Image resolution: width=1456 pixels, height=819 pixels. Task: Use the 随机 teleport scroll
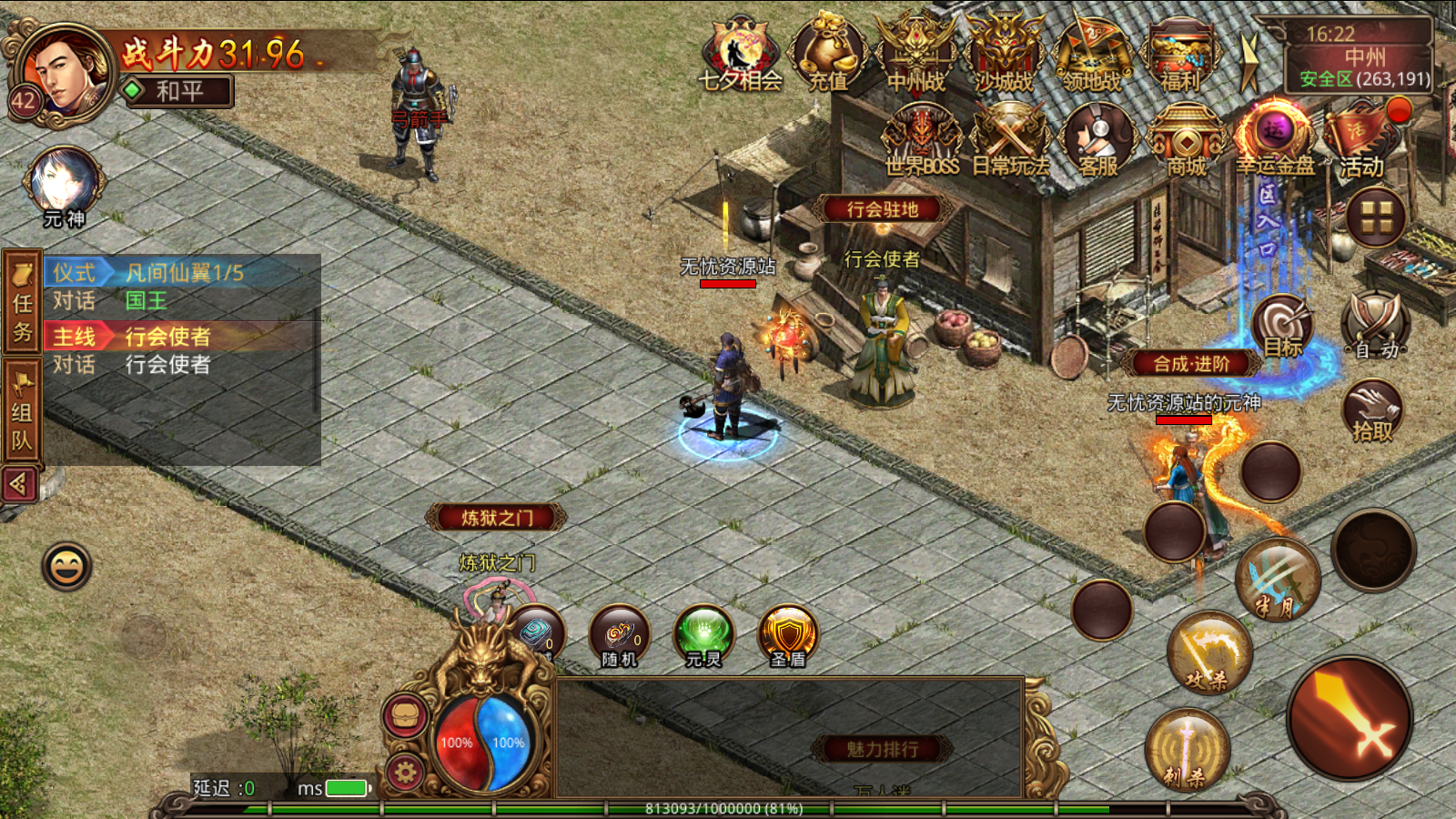620,635
